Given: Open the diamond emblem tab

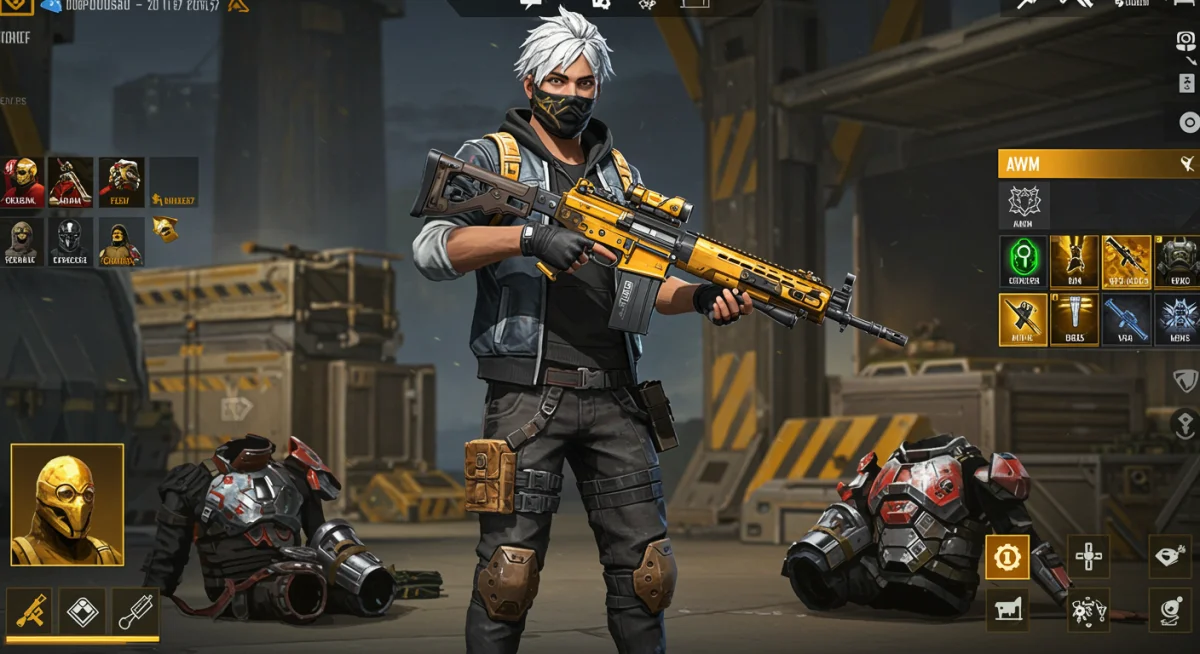Looking at the screenshot, I should point(82,610).
